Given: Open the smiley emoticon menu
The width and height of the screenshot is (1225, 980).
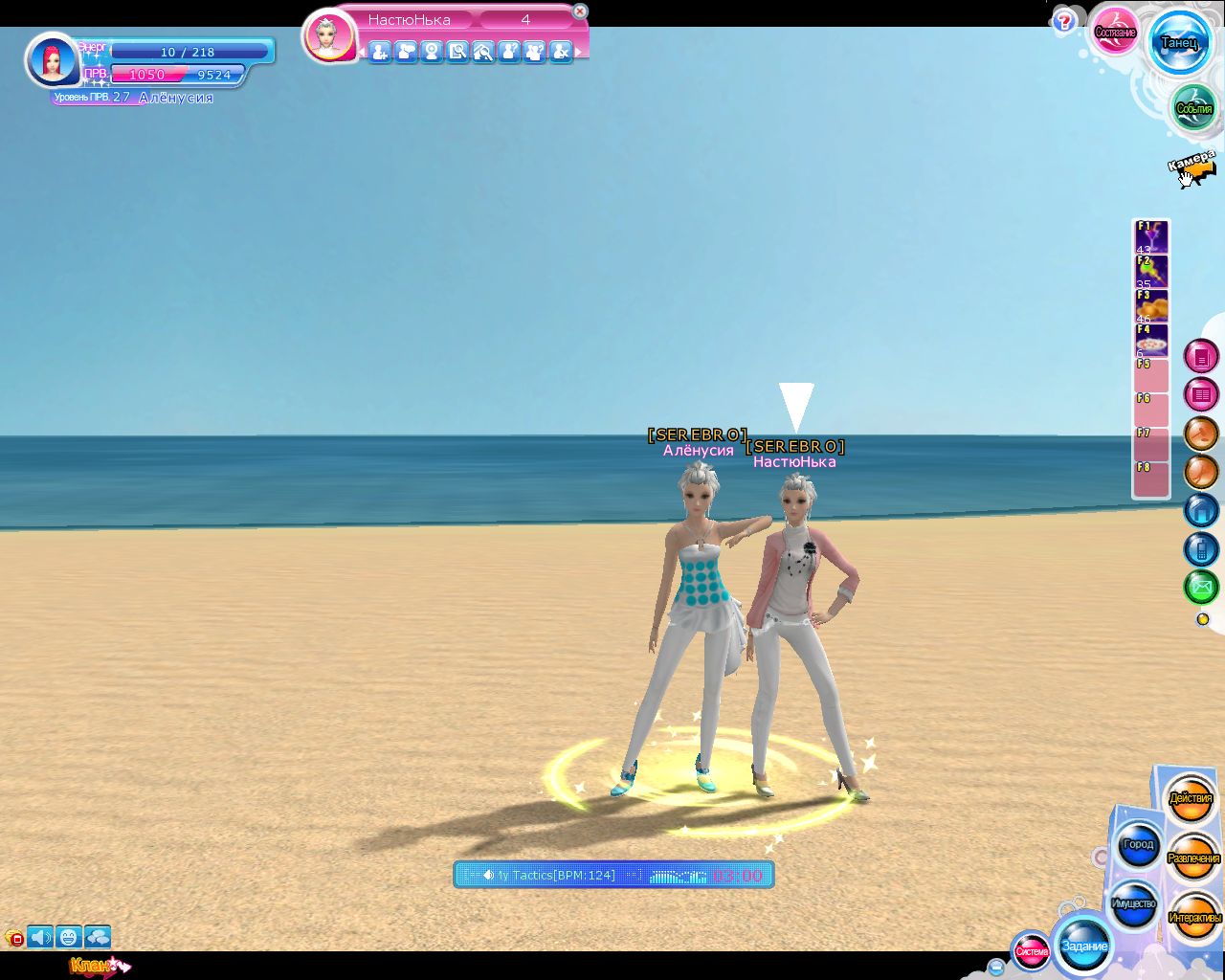Looking at the screenshot, I should point(68,937).
